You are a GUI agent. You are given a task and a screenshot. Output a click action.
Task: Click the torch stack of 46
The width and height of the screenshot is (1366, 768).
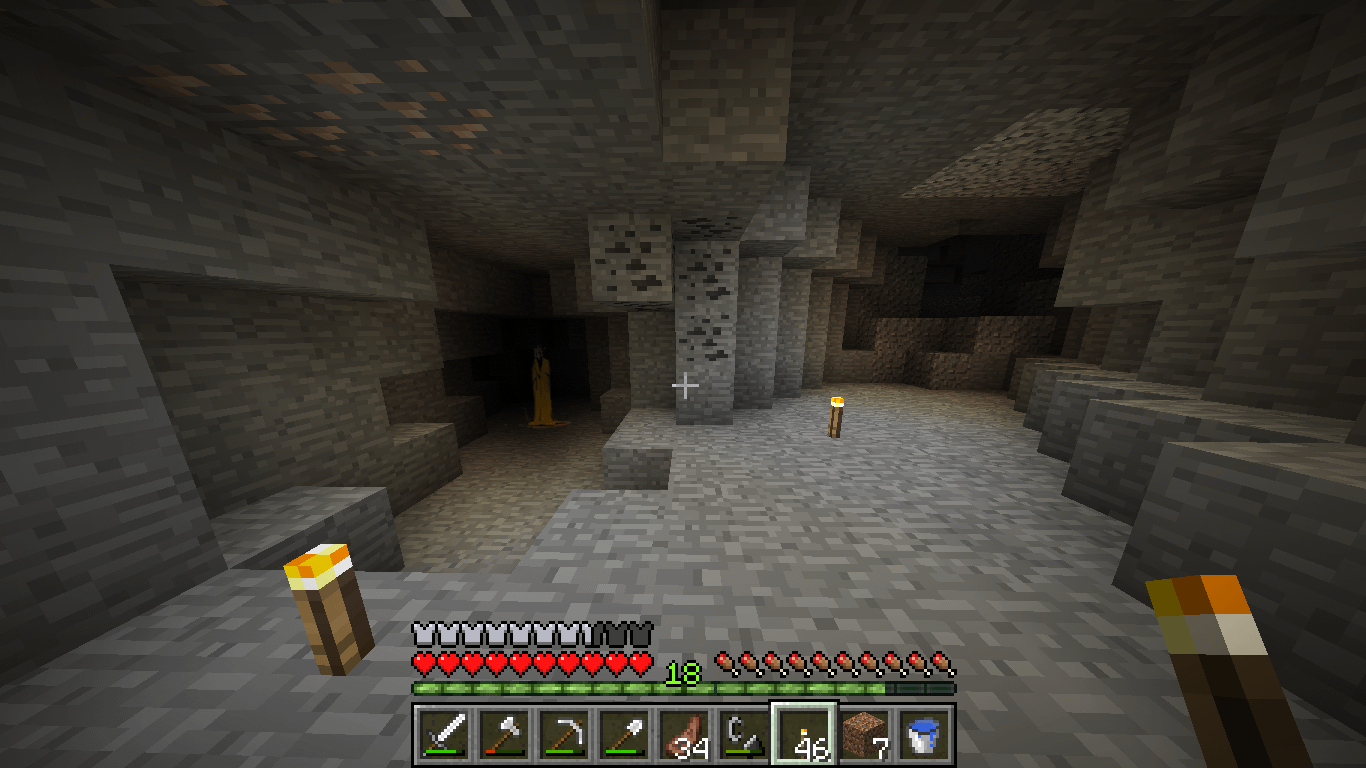click(x=804, y=735)
